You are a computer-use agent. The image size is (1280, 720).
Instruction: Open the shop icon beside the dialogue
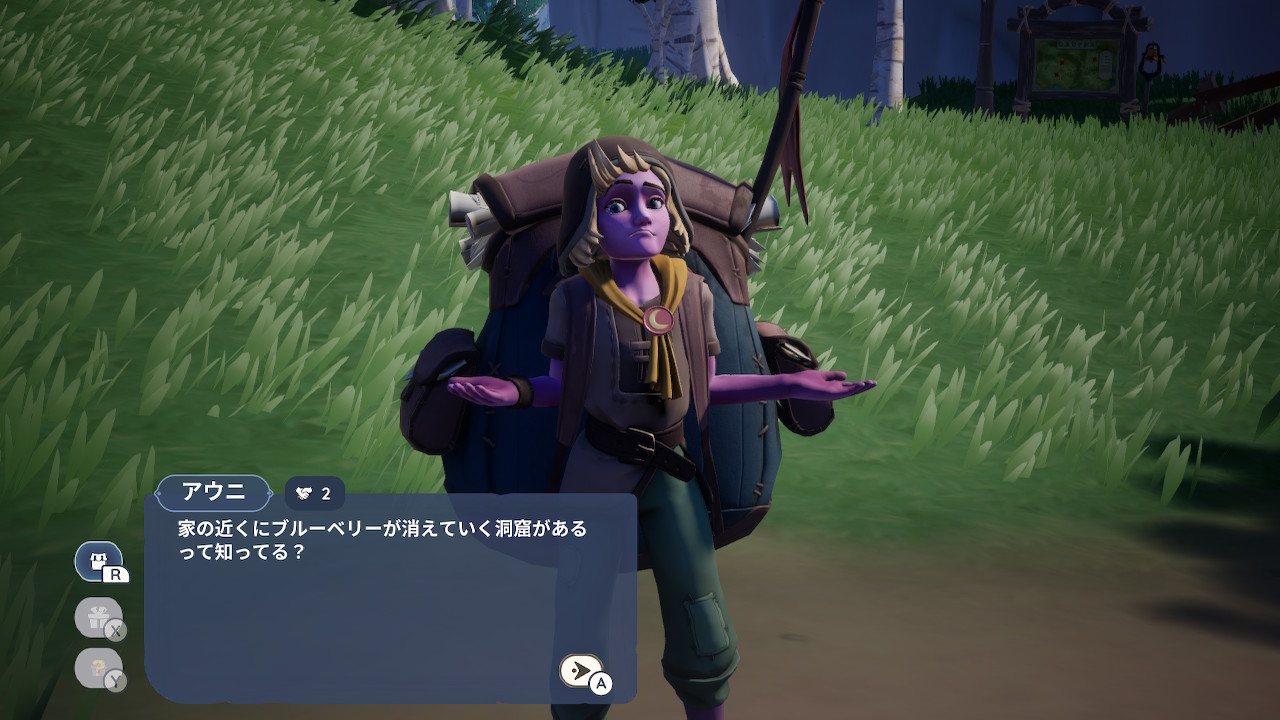click(x=98, y=562)
